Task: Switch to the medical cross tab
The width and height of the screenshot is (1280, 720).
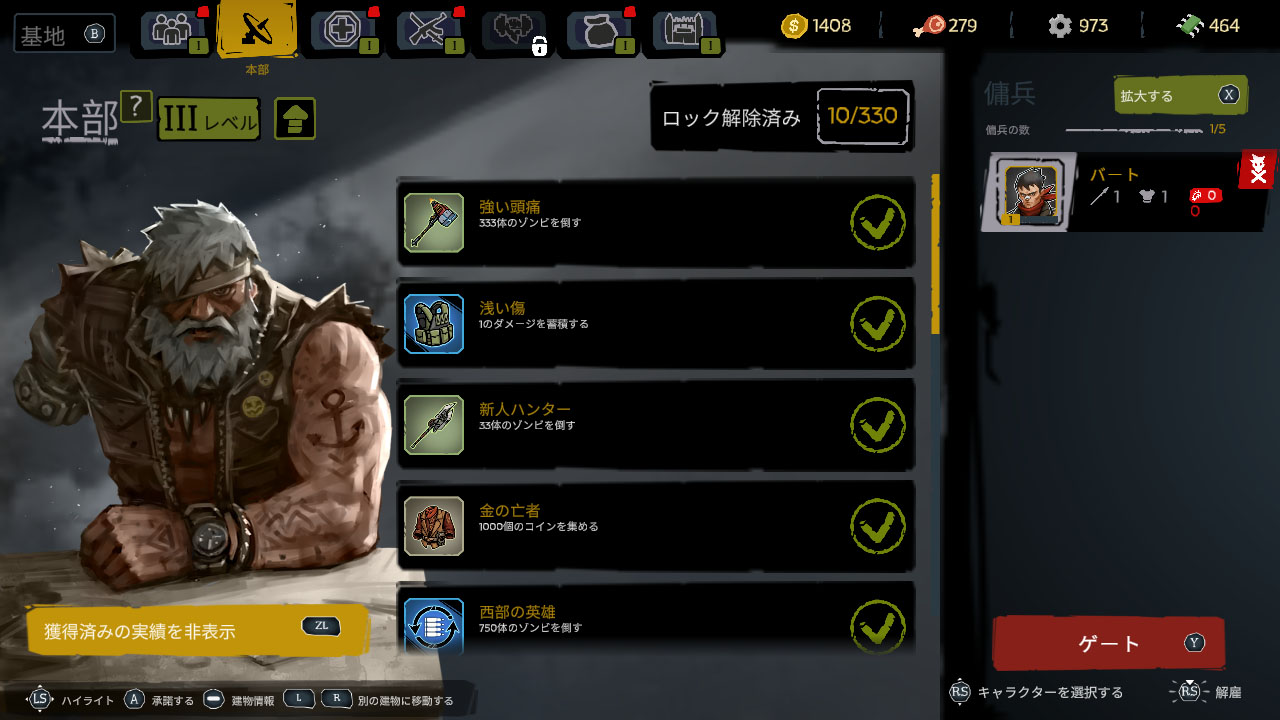Action: point(343,31)
